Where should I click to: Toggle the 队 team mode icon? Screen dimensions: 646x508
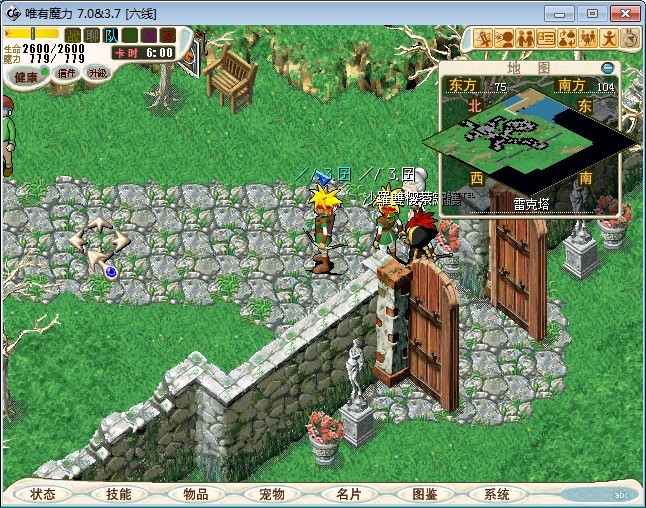110,36
